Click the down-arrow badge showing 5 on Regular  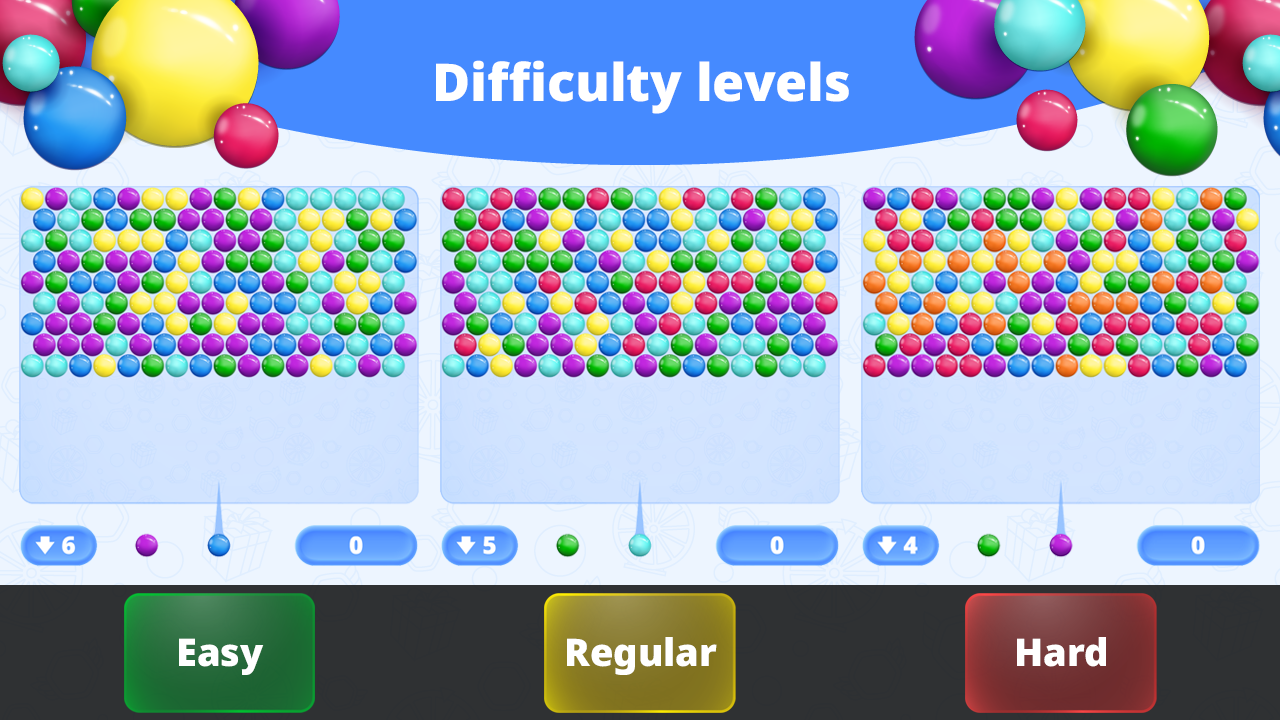(x=479, y=545)
